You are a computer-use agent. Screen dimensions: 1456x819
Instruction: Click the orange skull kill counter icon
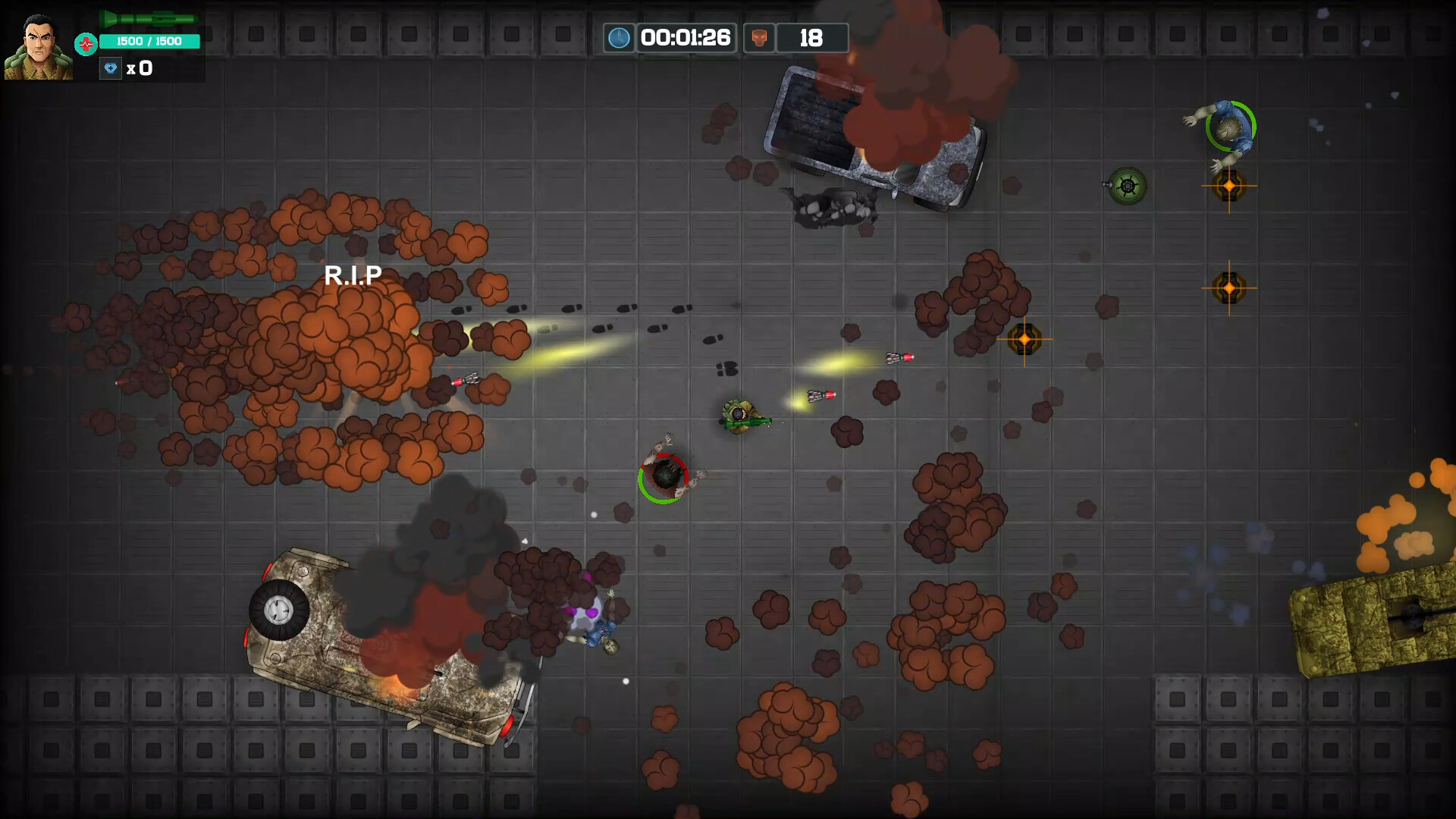click(x=759, y=38)
